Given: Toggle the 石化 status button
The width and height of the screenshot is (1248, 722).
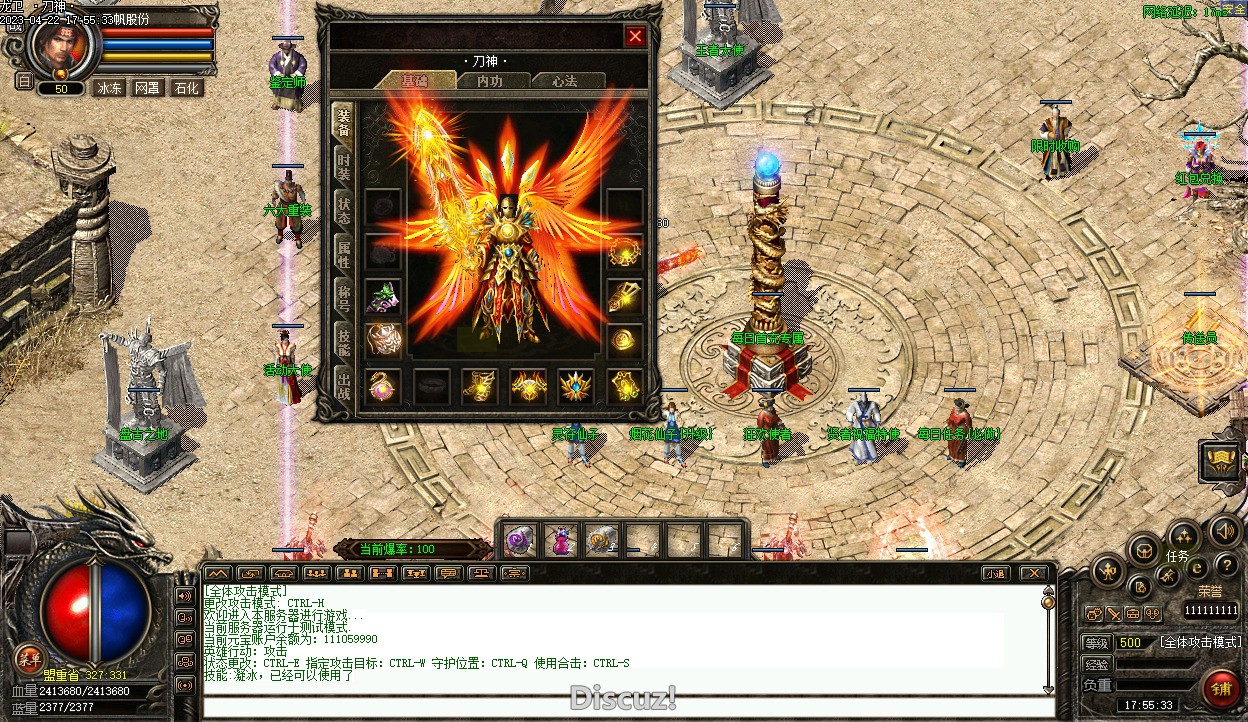Looking at the screenshot, I should (x=186, y=88).
